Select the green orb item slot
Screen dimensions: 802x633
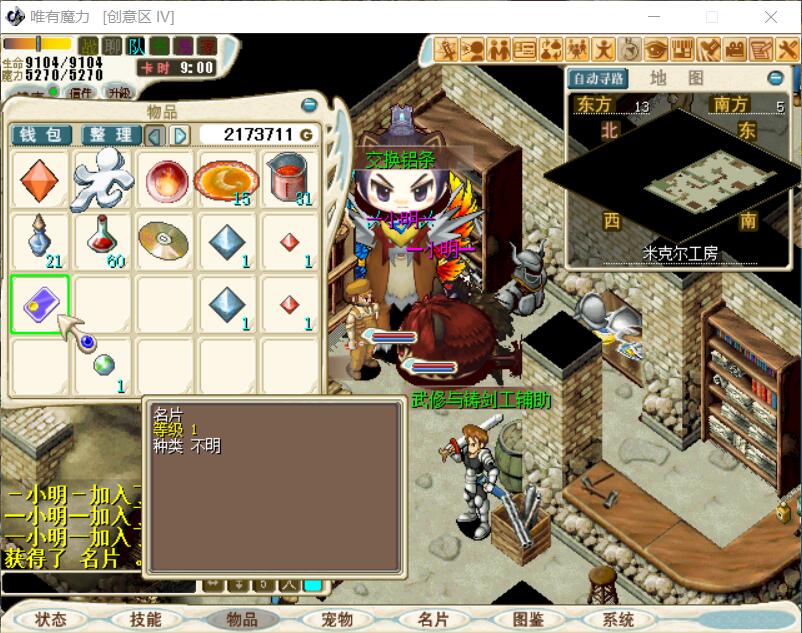[x=102, y=366]
